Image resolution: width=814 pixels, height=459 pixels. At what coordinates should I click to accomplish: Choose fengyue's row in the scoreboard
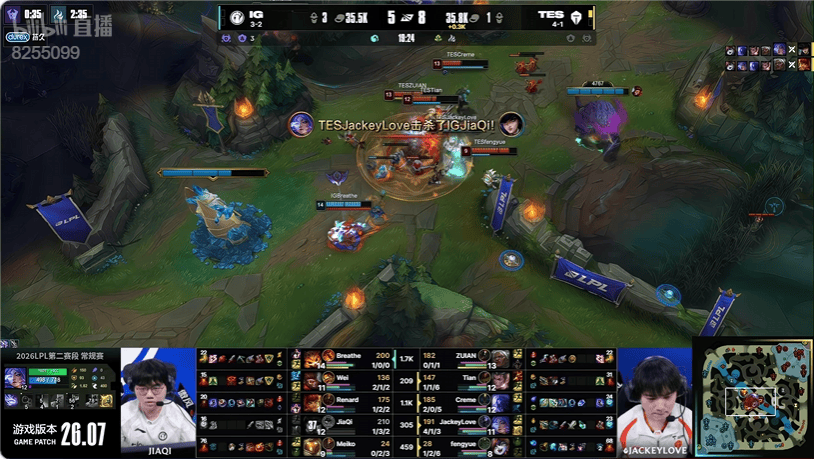pyautogui.click(x=460, y=443)
